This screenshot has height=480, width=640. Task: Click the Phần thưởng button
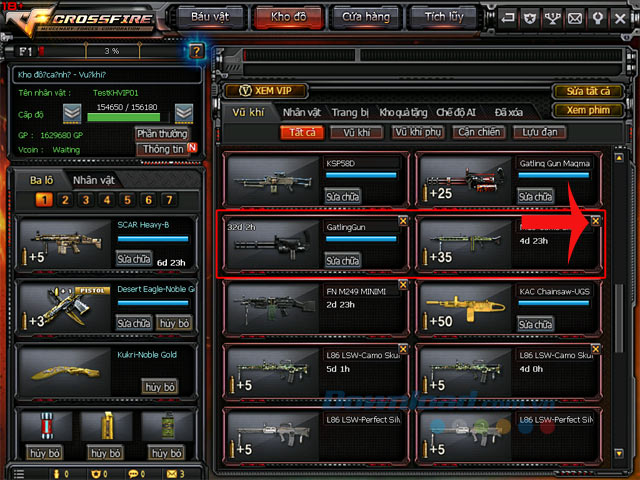tap(161, 133)
